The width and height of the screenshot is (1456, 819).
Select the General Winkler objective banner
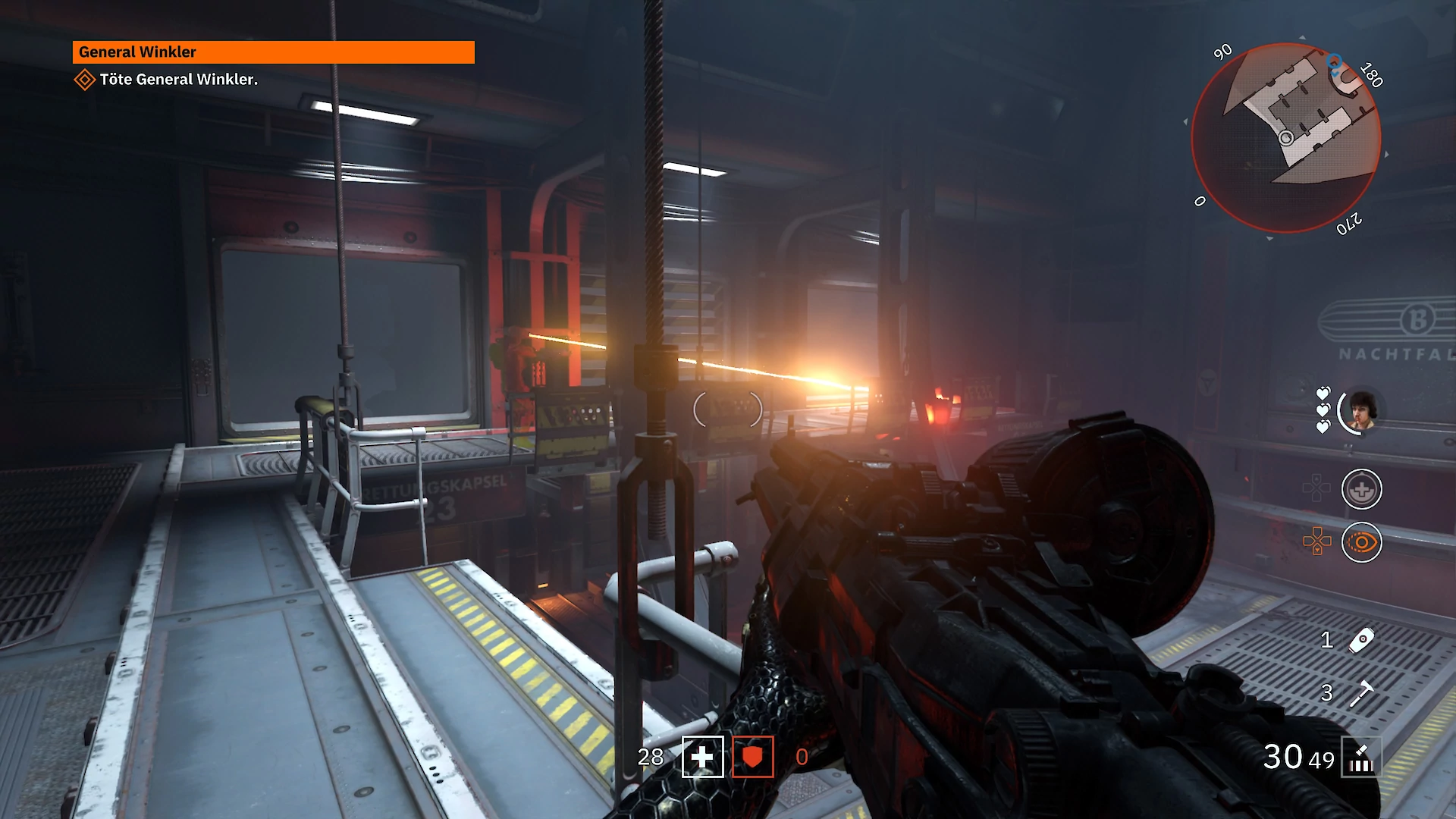coord(273,52)
